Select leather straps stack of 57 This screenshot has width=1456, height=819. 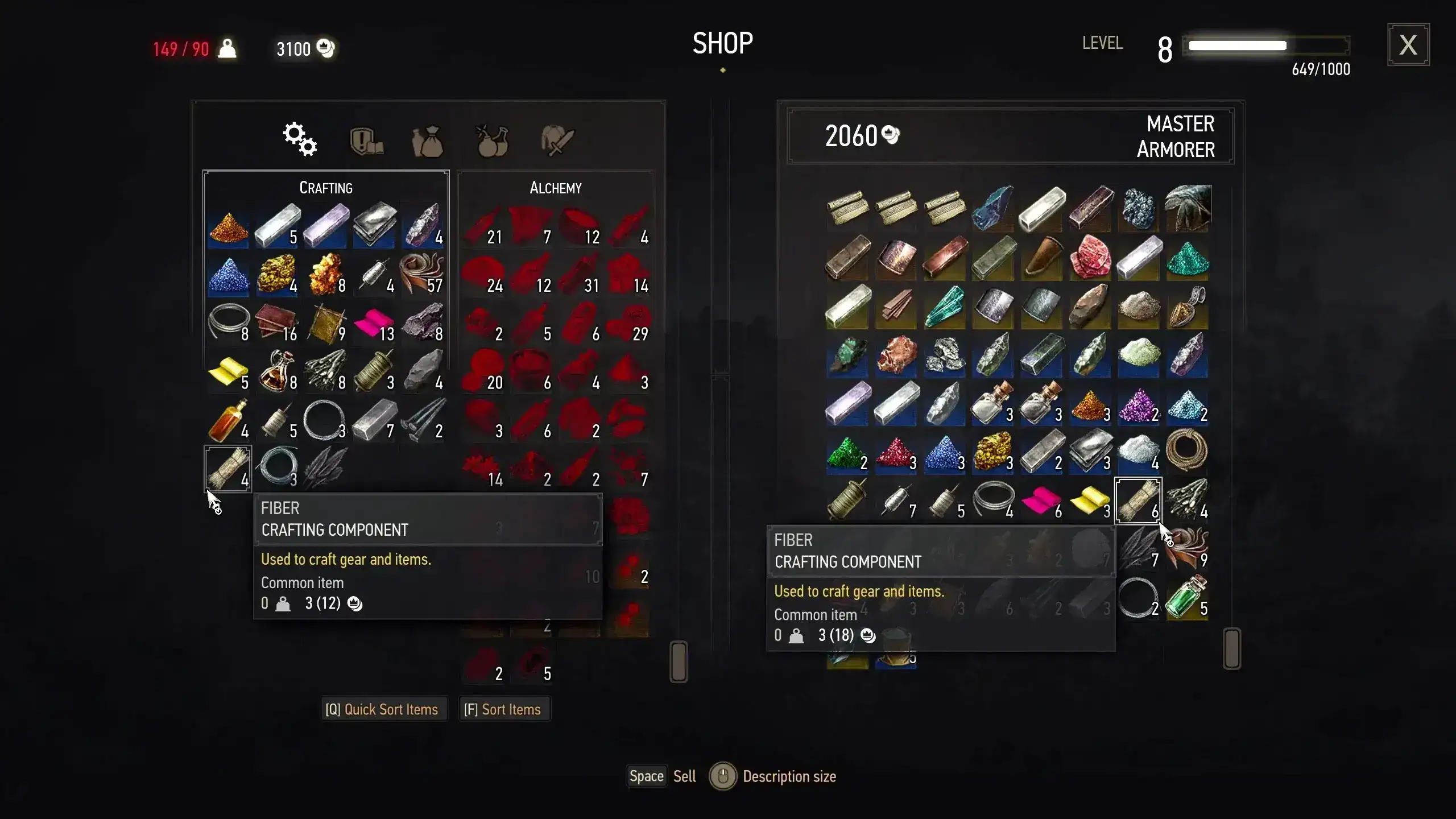coord(422,275)
